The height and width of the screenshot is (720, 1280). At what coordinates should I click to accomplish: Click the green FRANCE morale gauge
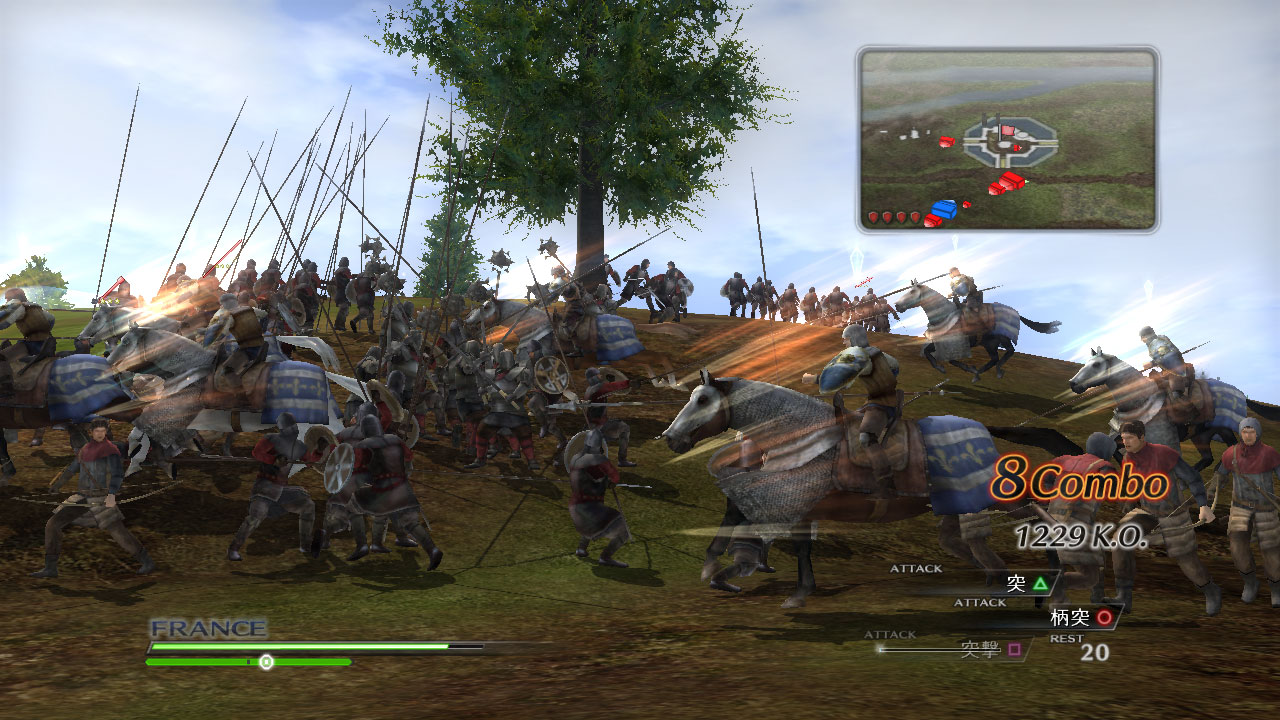pyautogui.click(x=300, y=646)
